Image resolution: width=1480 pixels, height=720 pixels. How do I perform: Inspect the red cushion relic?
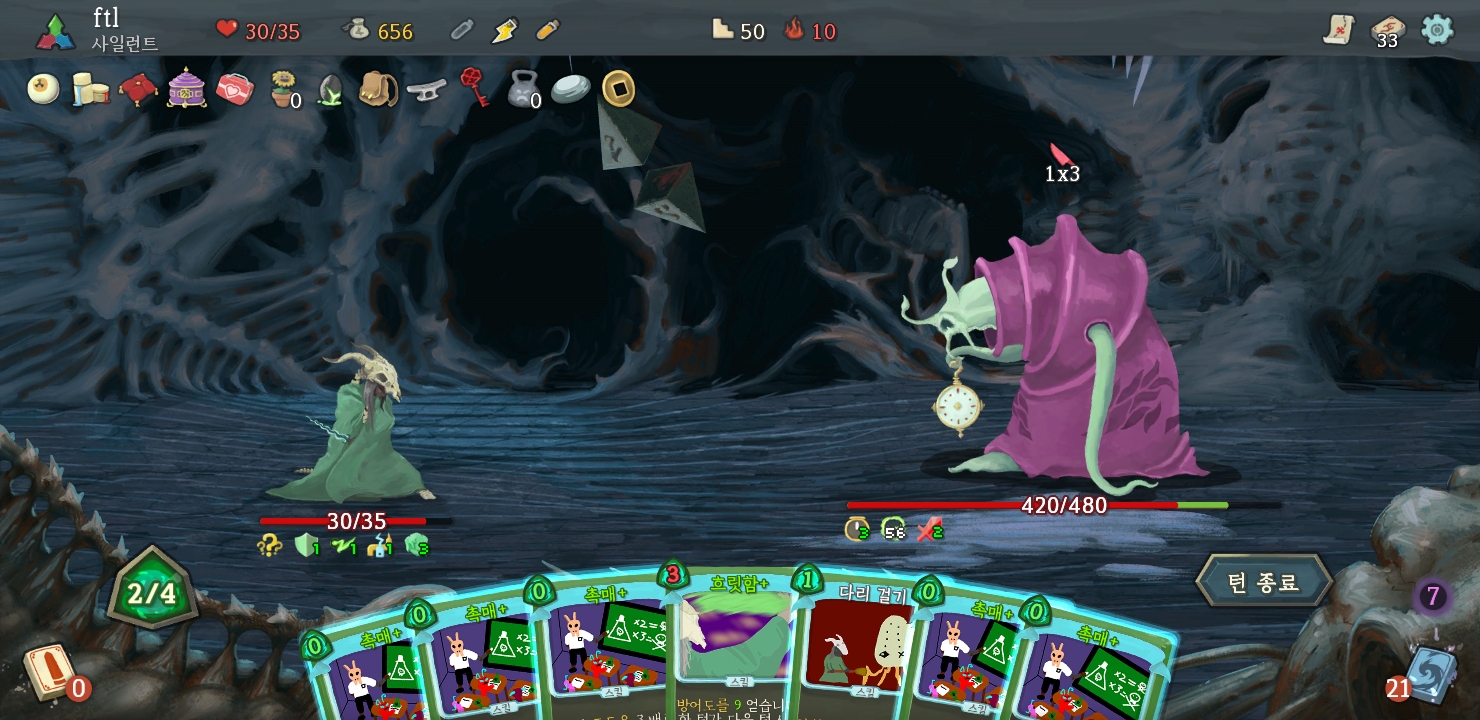coord(138,89)
